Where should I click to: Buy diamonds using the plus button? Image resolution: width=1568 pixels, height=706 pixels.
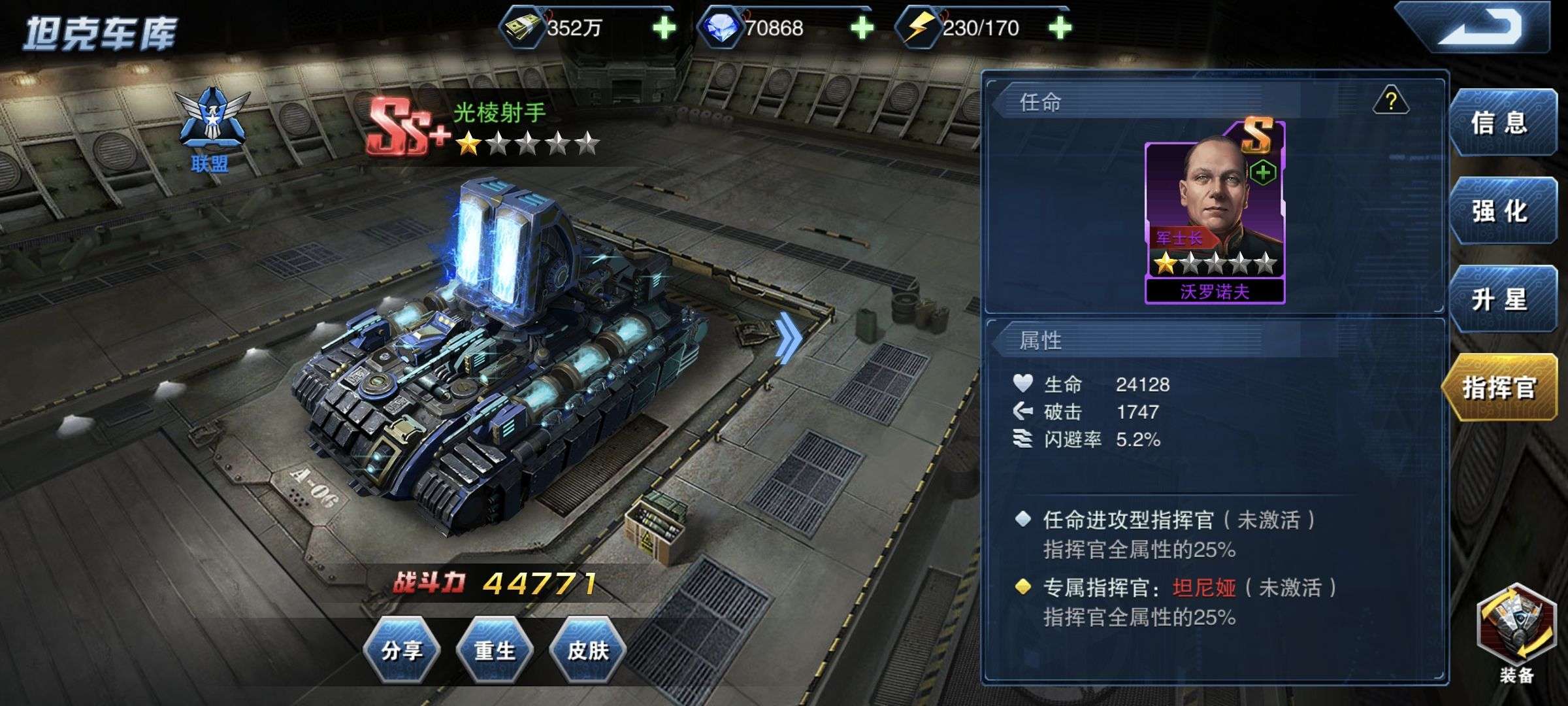[x=862, y=27]
